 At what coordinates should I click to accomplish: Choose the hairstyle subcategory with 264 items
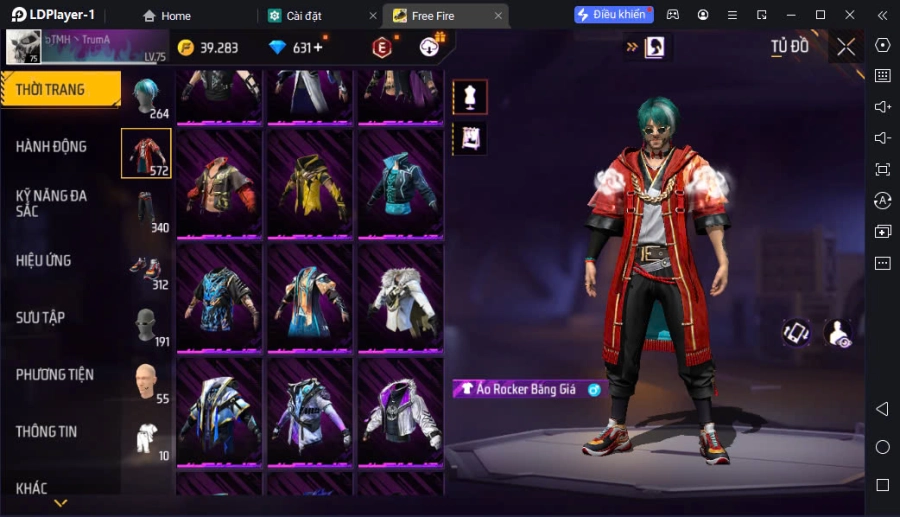[147, 97]
